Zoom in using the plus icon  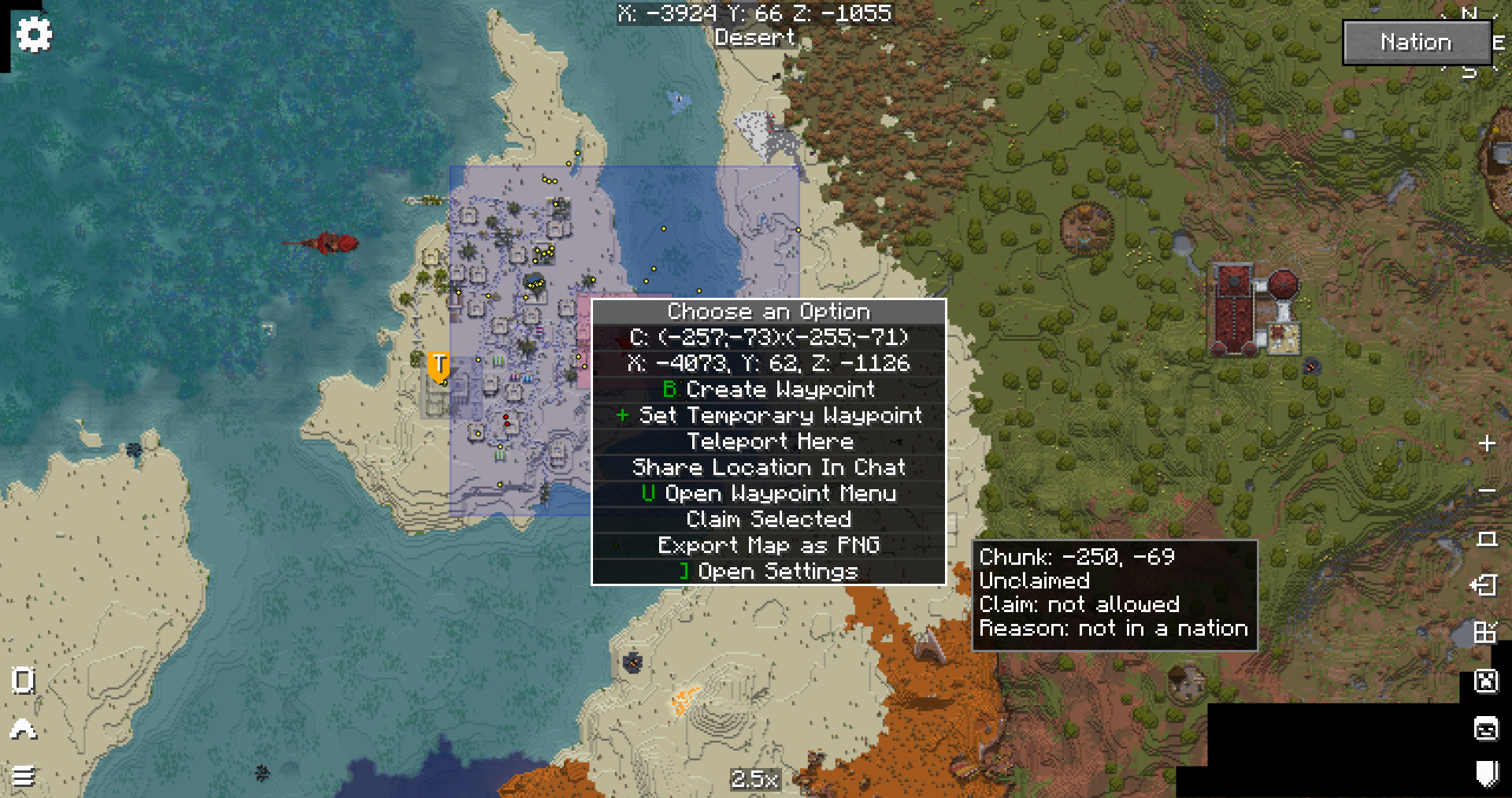tap(1488, 443)
